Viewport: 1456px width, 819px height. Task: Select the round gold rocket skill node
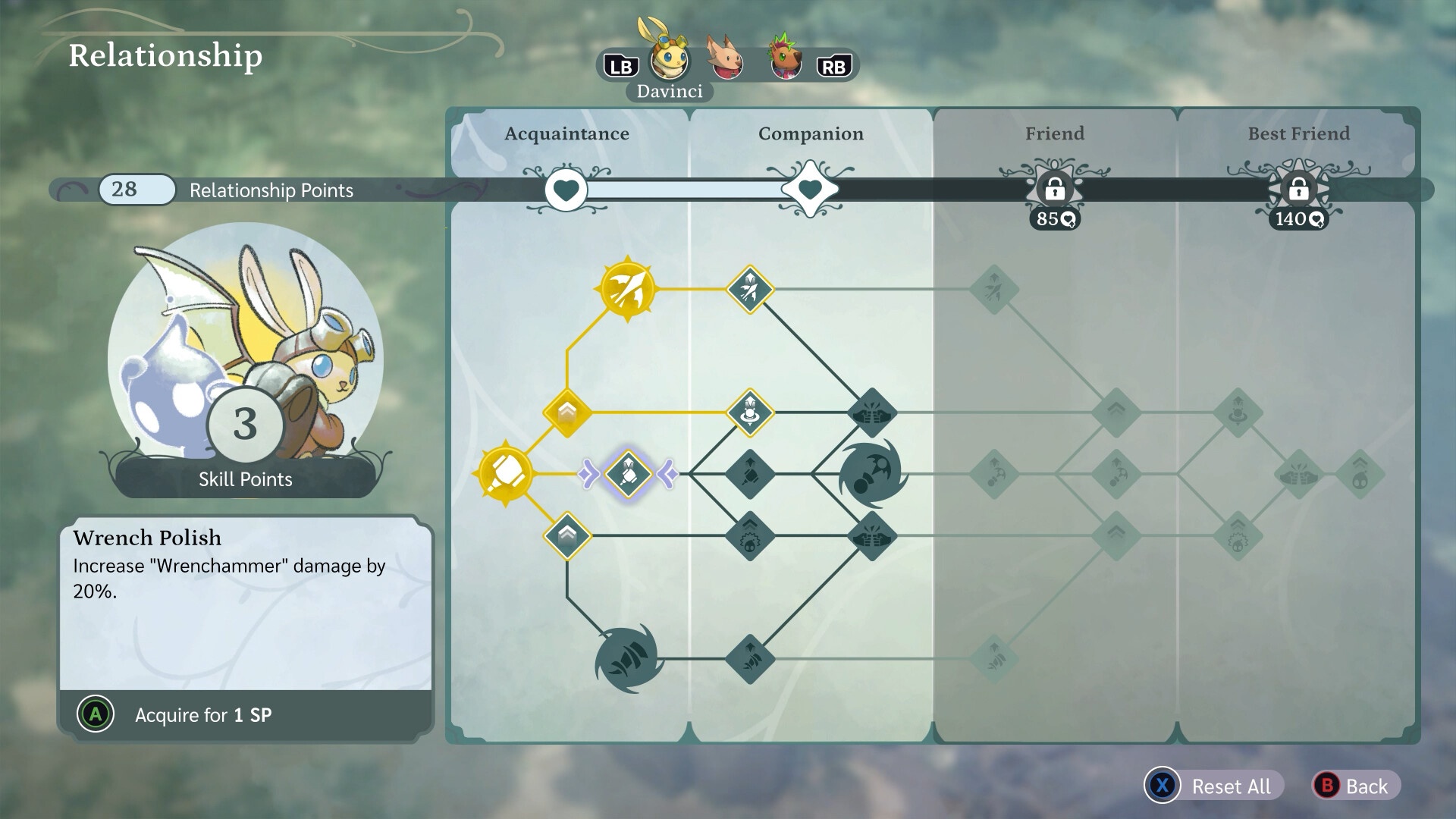[627, 289]
